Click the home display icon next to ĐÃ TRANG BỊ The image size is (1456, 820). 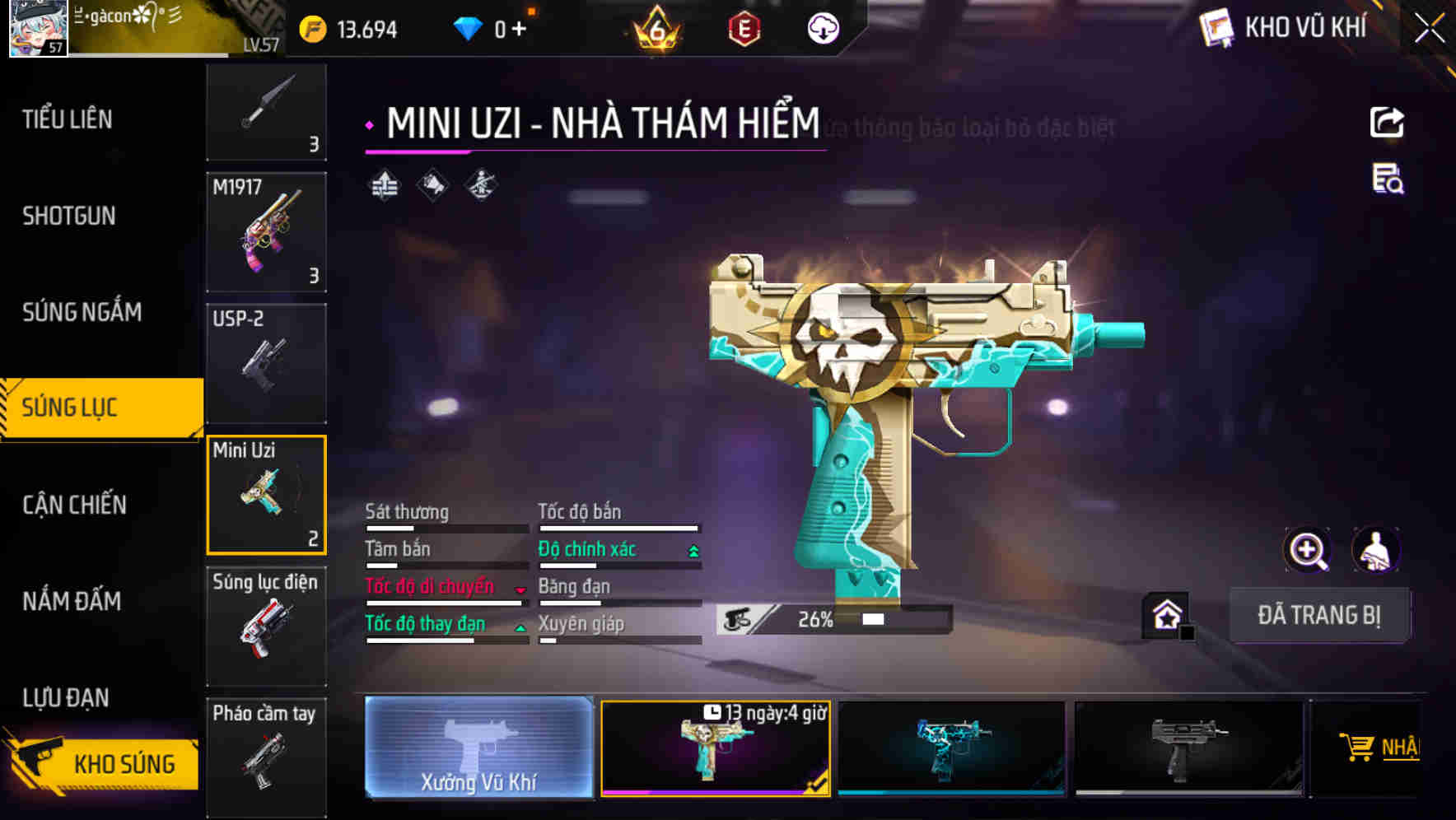[1164, 614]
